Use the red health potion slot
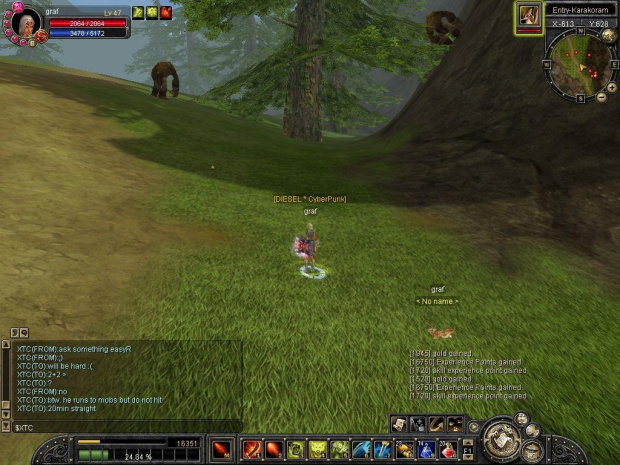The image size is (620, 465). click(x=449, y=449)
